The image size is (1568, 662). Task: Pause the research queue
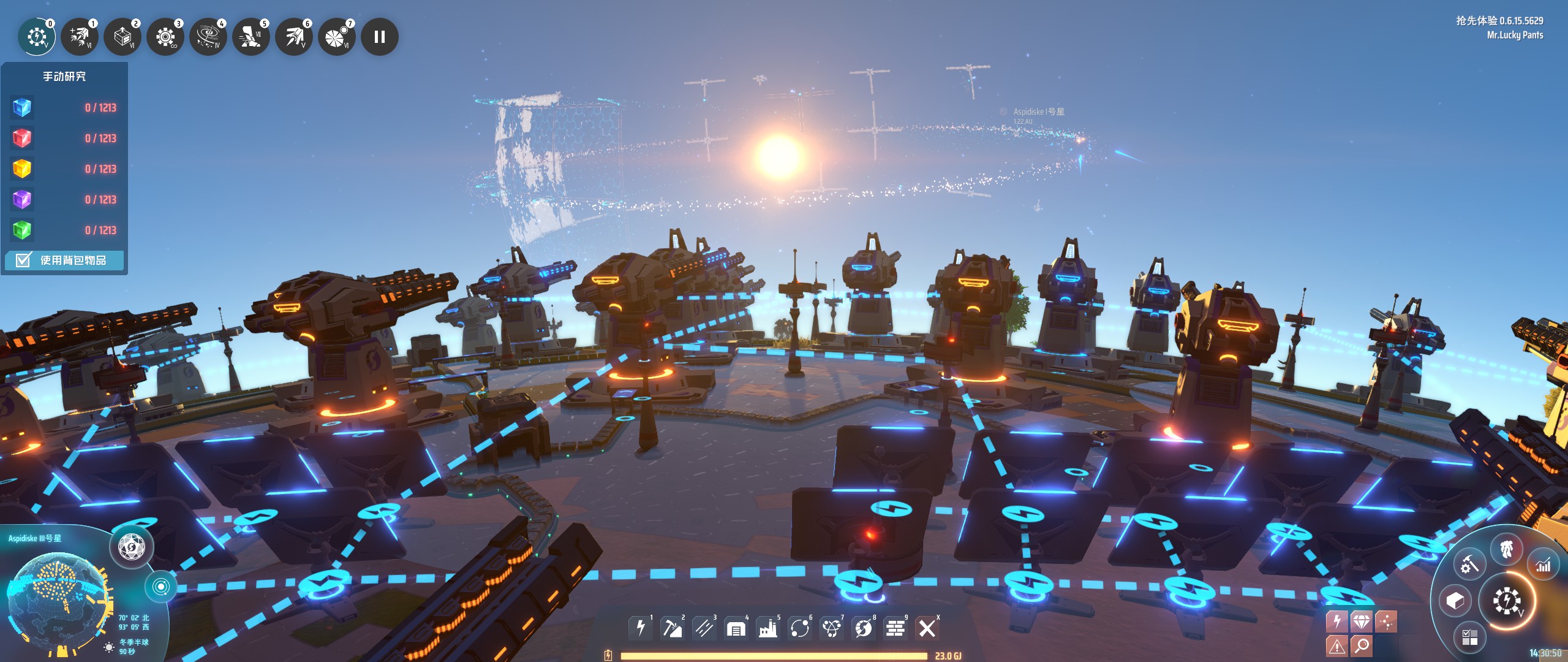[x=380, y=37]
